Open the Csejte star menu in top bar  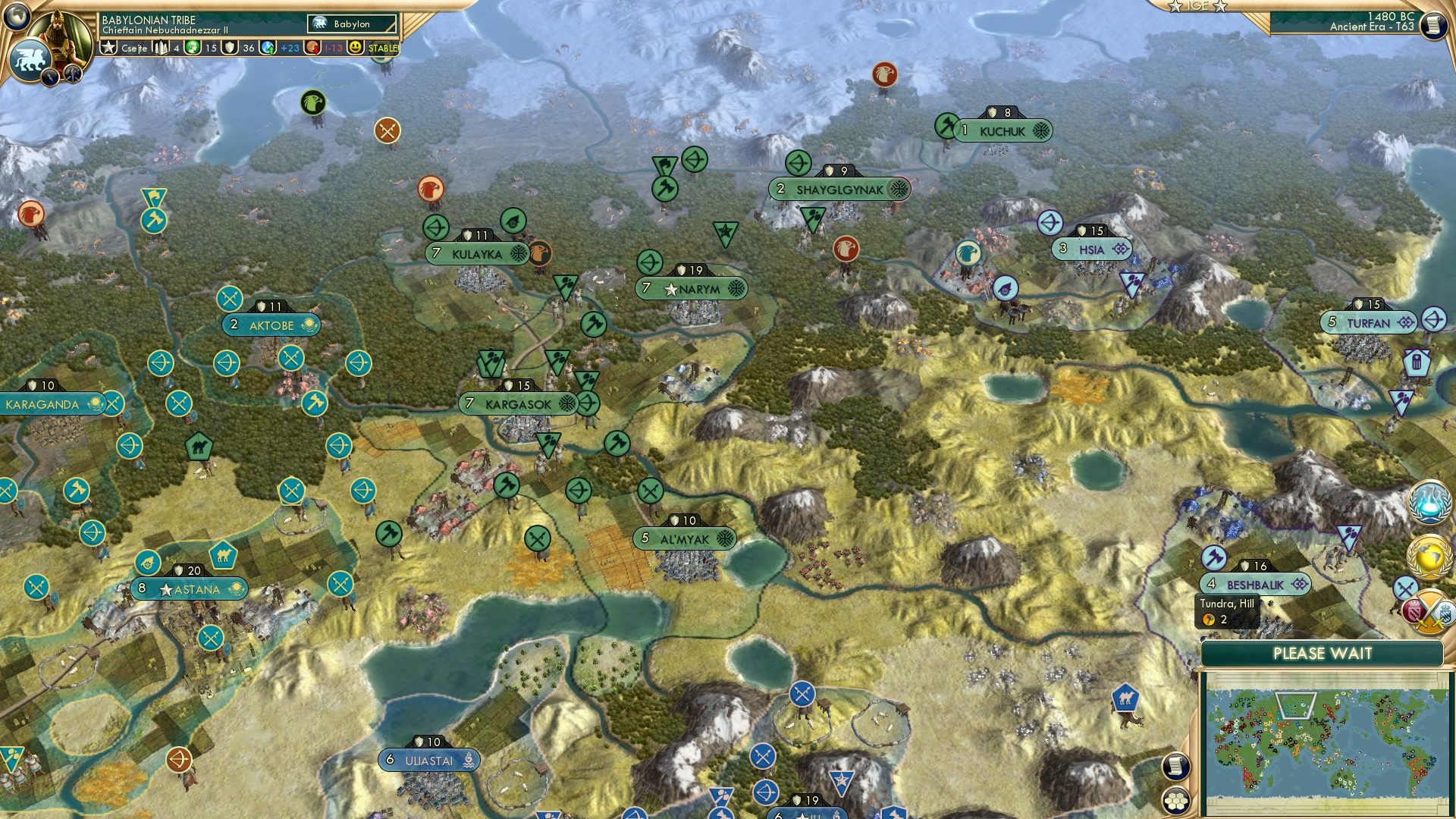tap(109, 48)
